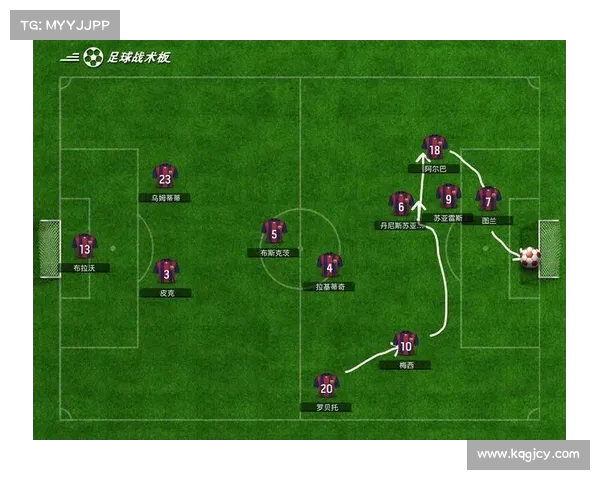Viewport: 600px width, 480px height.
Task: Choose the number 23 player token
Action: [x=165, y=177]
